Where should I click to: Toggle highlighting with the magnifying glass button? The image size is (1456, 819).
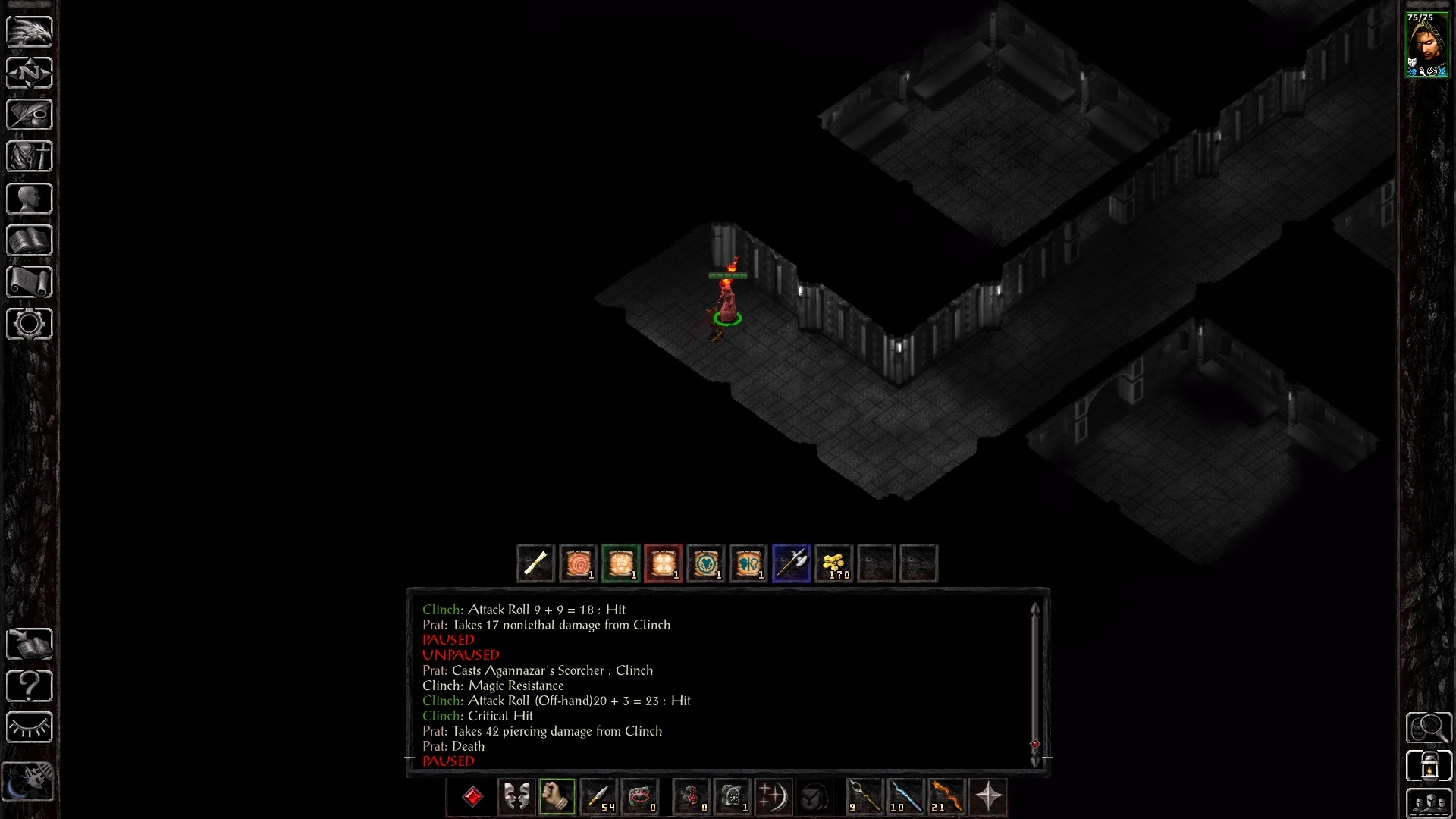pyautogui.click(x=1429, y=728)
